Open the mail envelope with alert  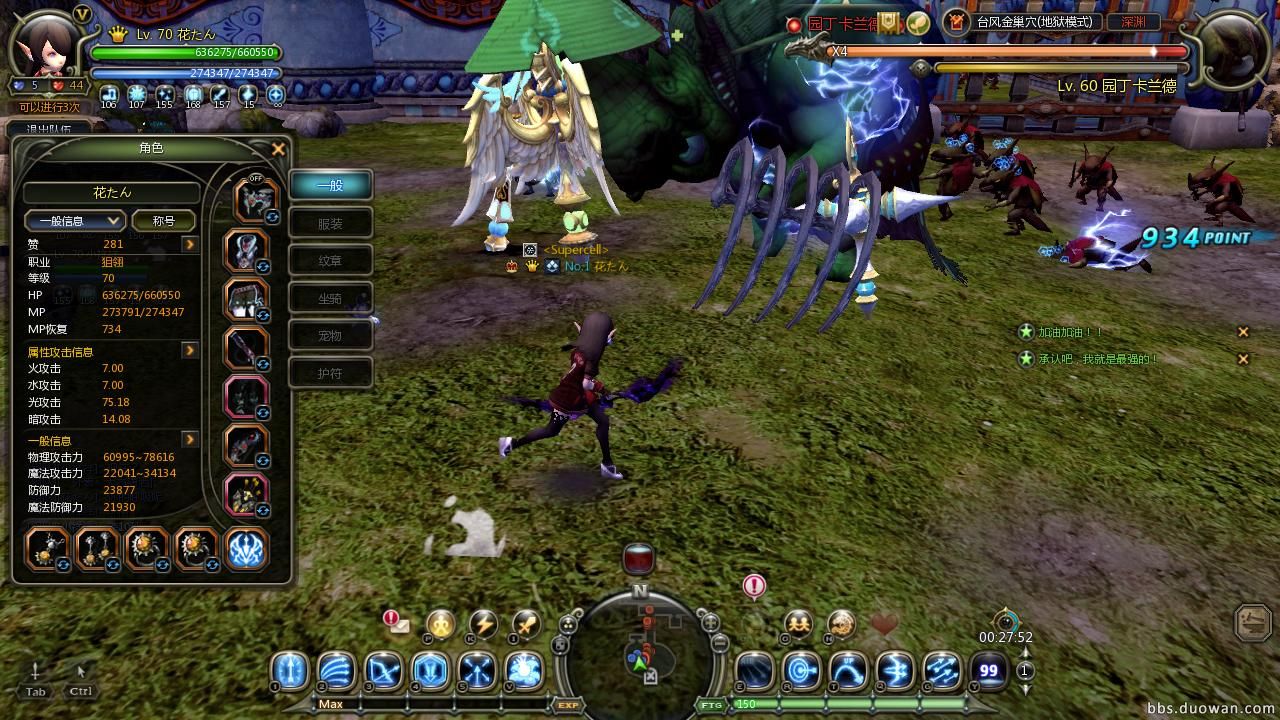[398, 624]
